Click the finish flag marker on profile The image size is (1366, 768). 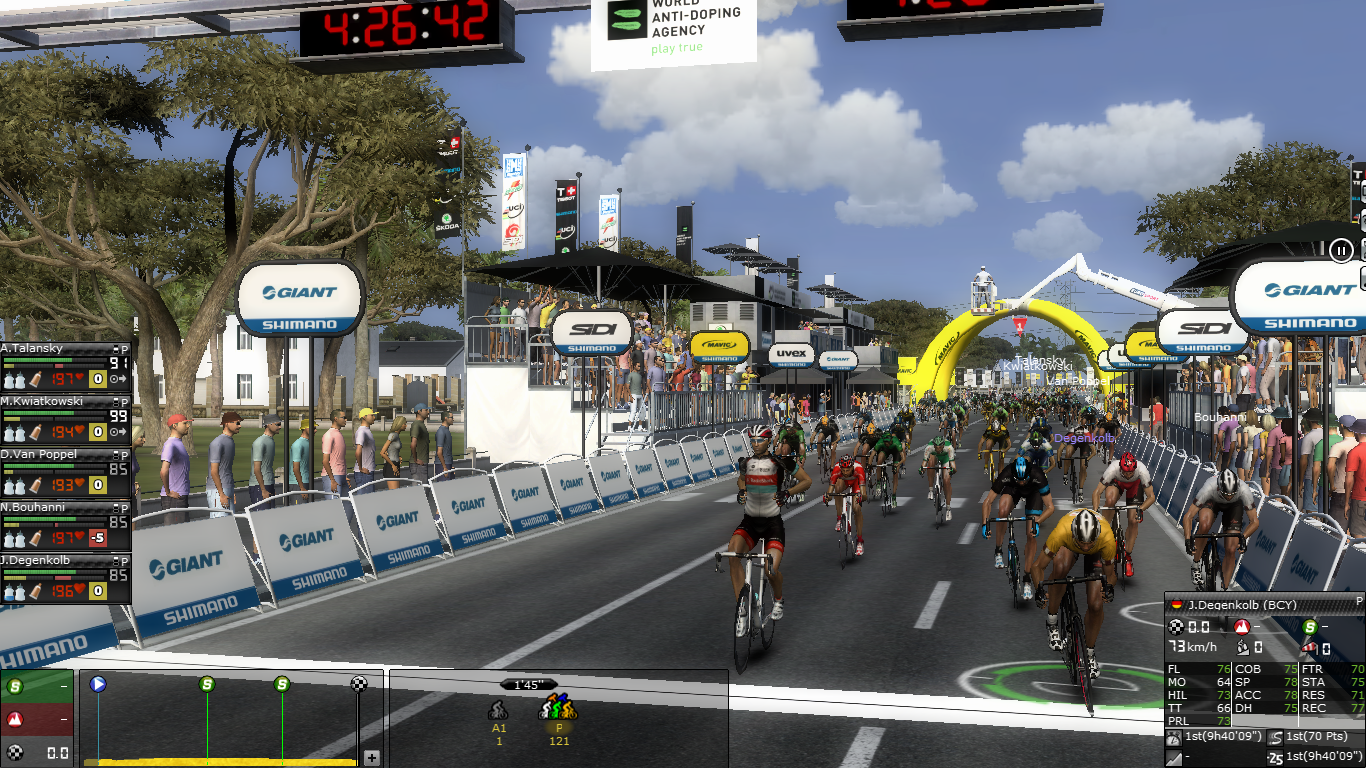click(359, 685)
